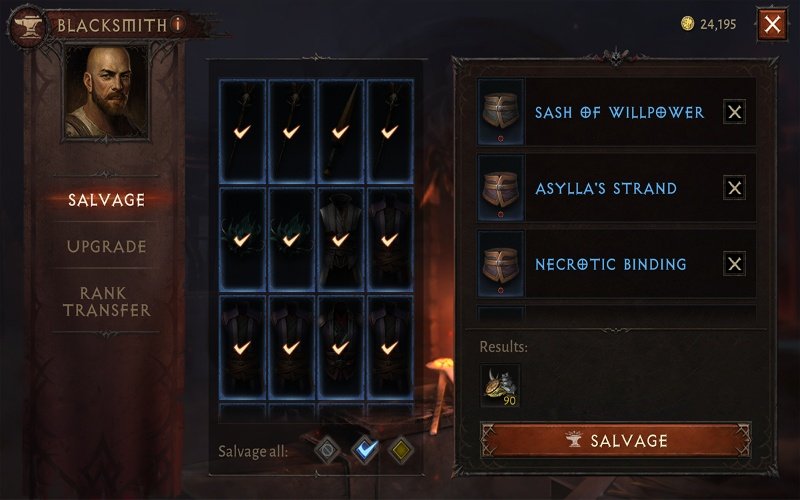Viewport: 800px width, 500px height.
Task: Toggle salvage all blue magic items
Action: (363, 451)
